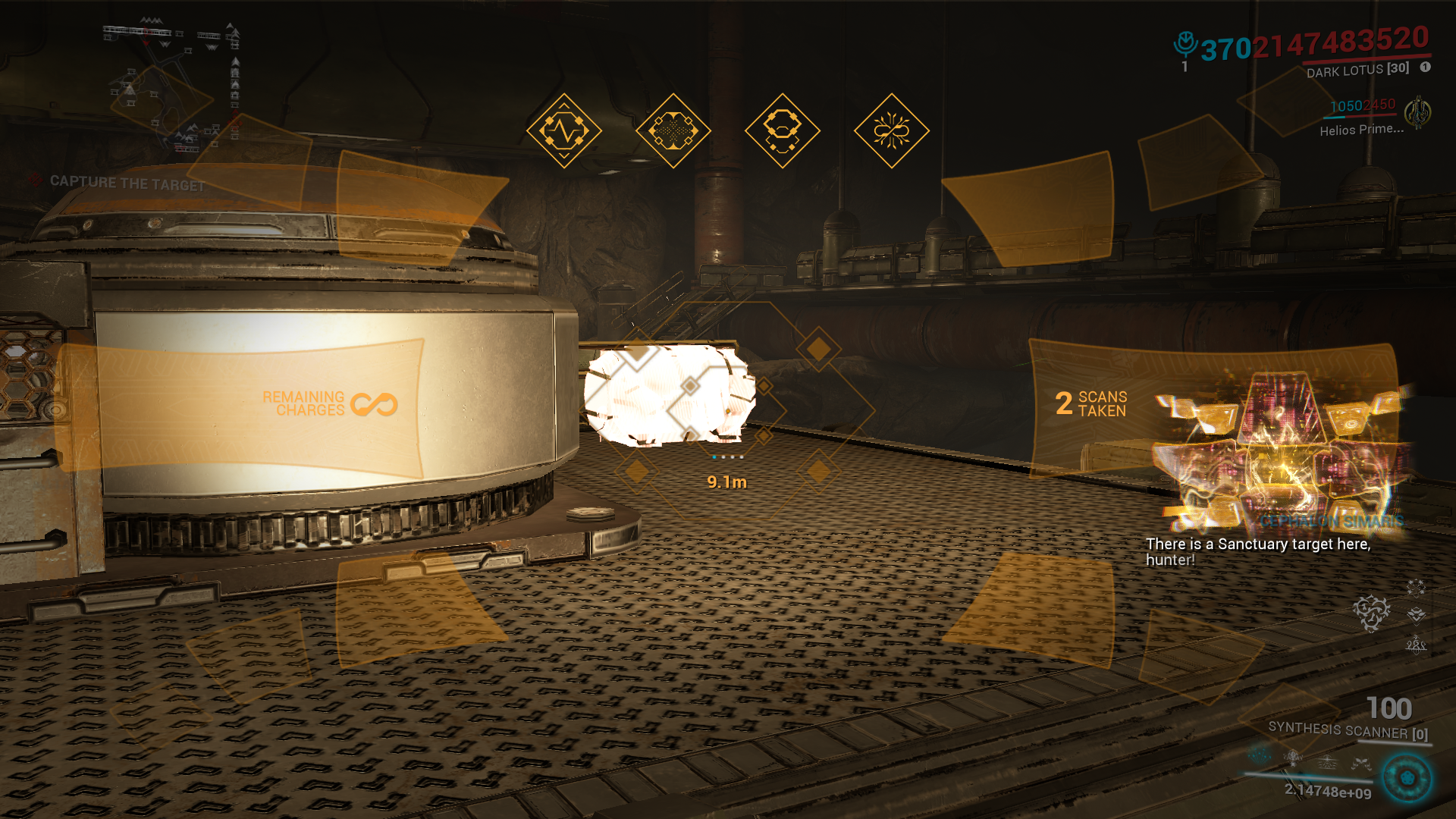Click the Cephalon Simaris transmission portrait

point(1283,450)
